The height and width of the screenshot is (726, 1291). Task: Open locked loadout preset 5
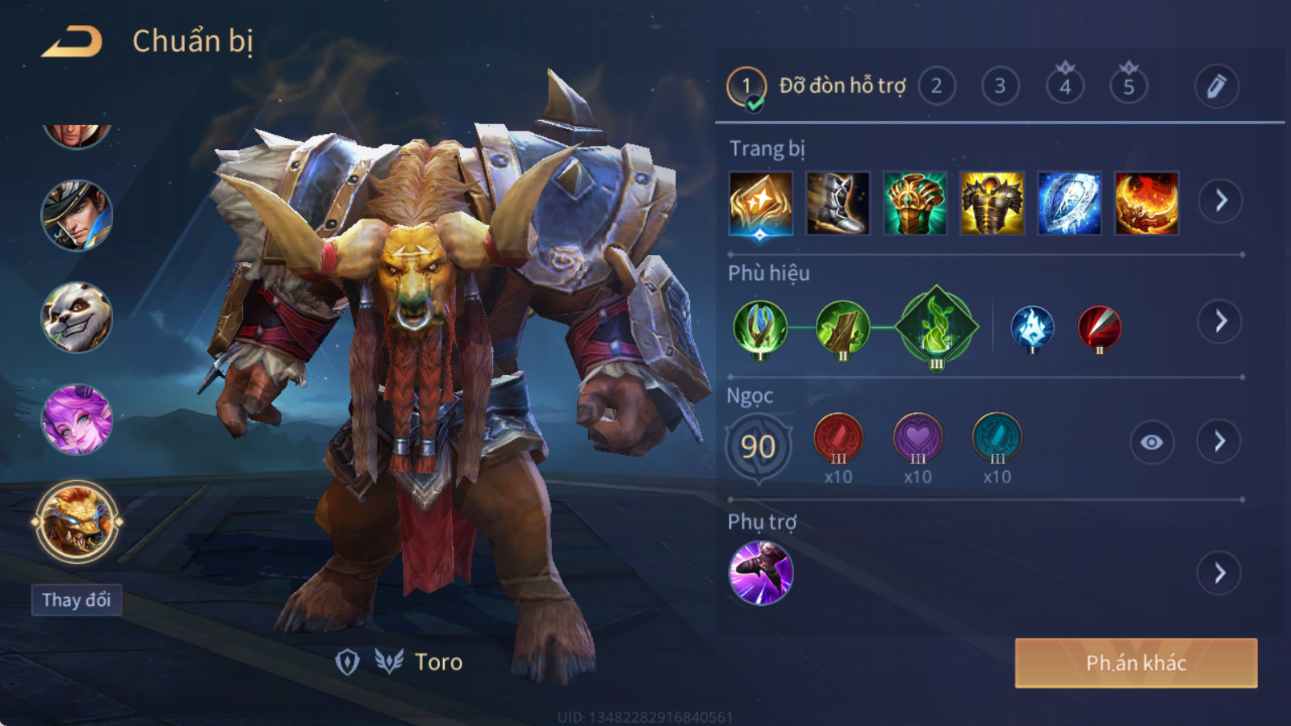tap(1128, 86)
